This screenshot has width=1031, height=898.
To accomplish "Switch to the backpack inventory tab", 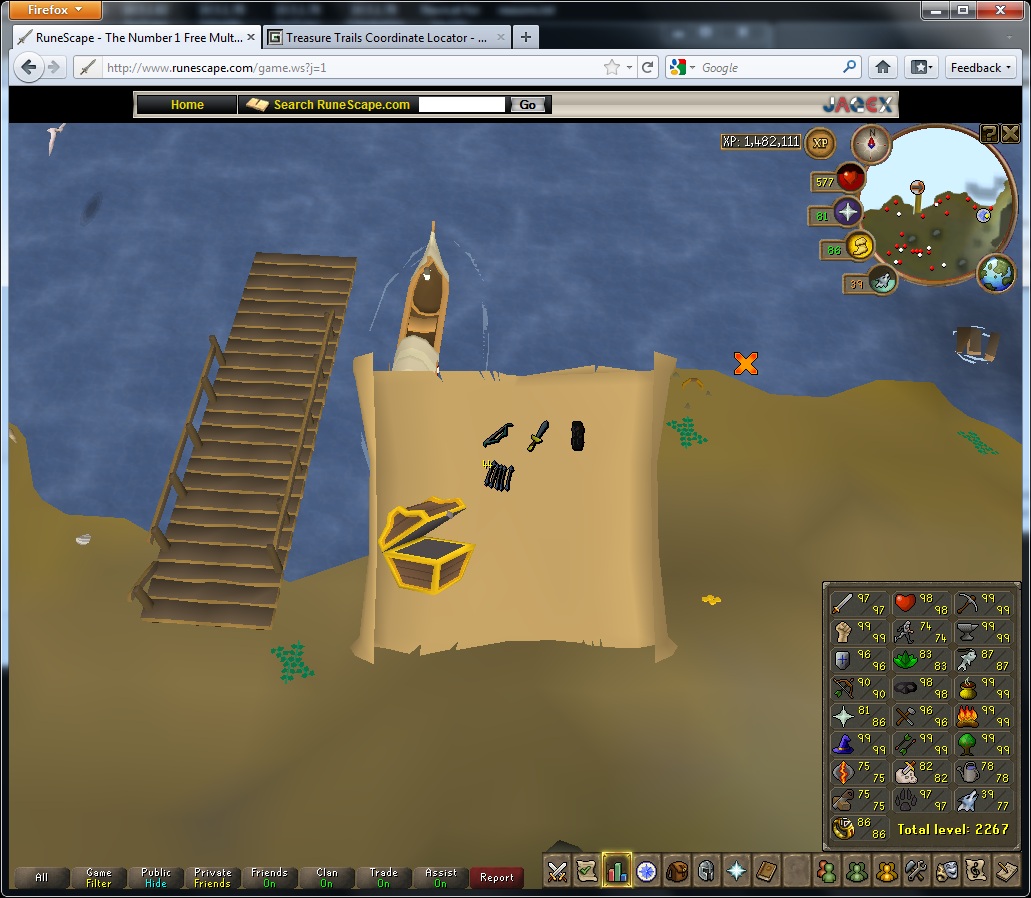I will click(677, 871).
